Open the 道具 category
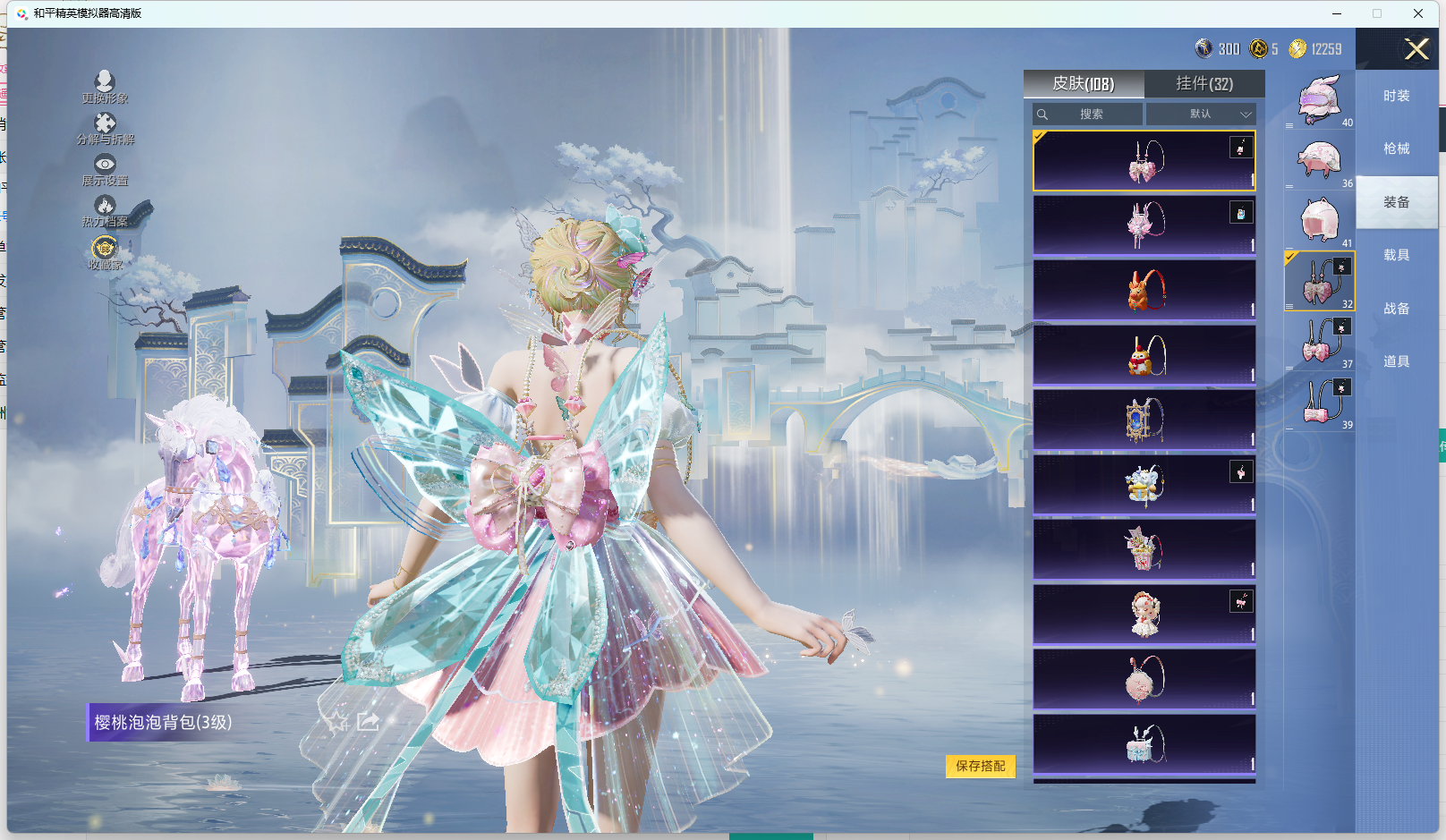 [x=1396, y=361]
